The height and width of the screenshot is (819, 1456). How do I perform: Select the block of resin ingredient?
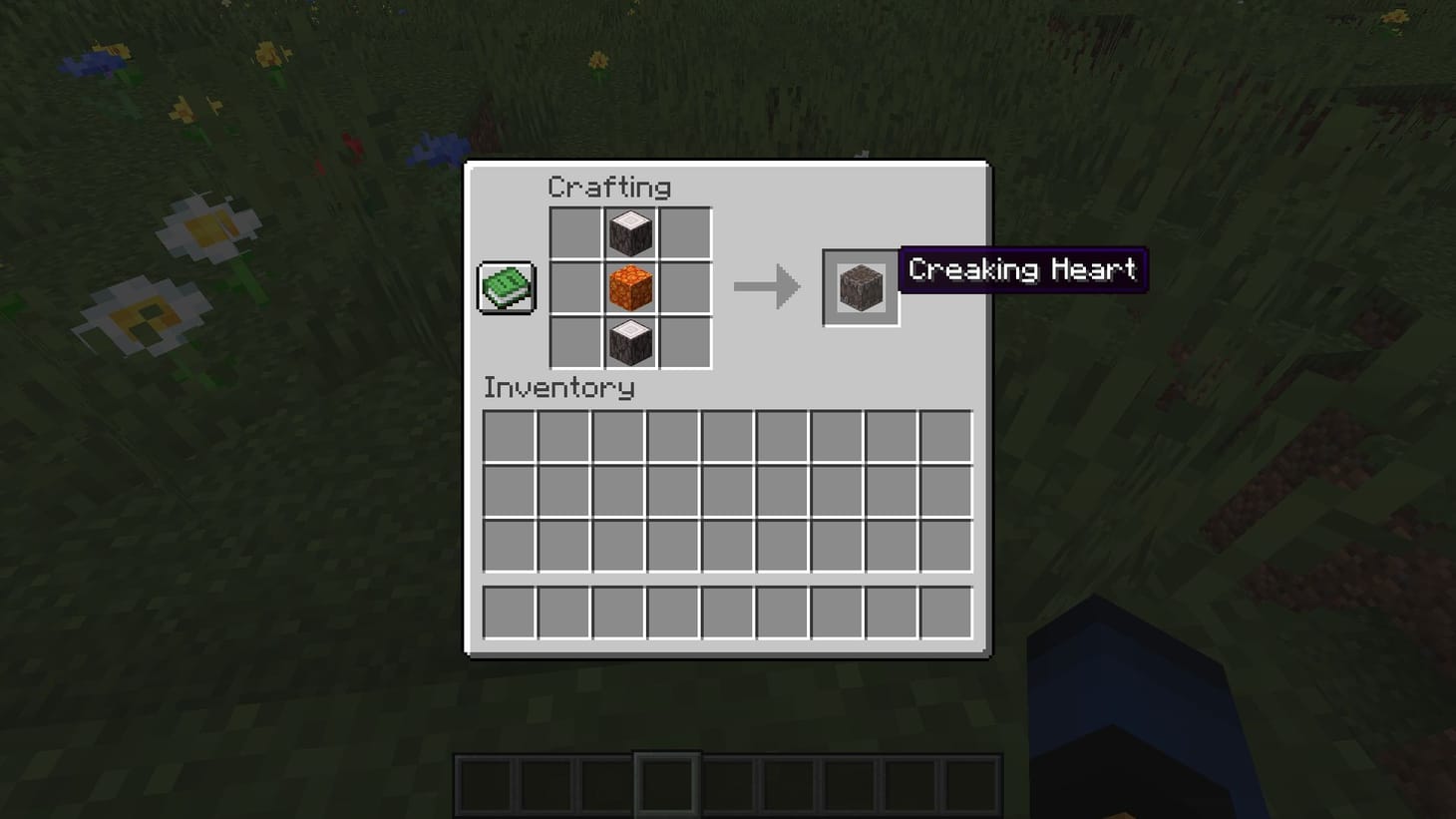[x=630, y=288]
